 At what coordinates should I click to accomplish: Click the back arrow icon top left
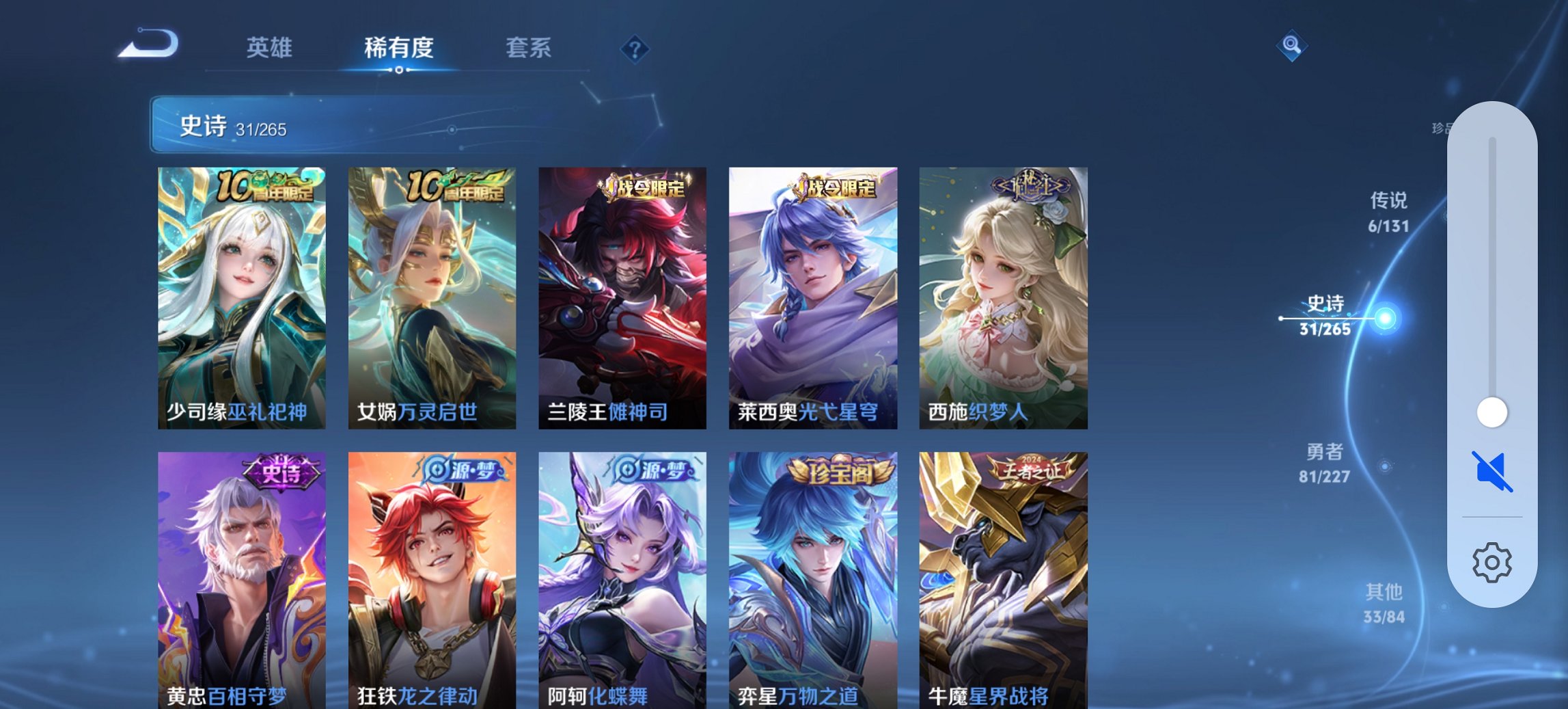click(x=149, y=42)
